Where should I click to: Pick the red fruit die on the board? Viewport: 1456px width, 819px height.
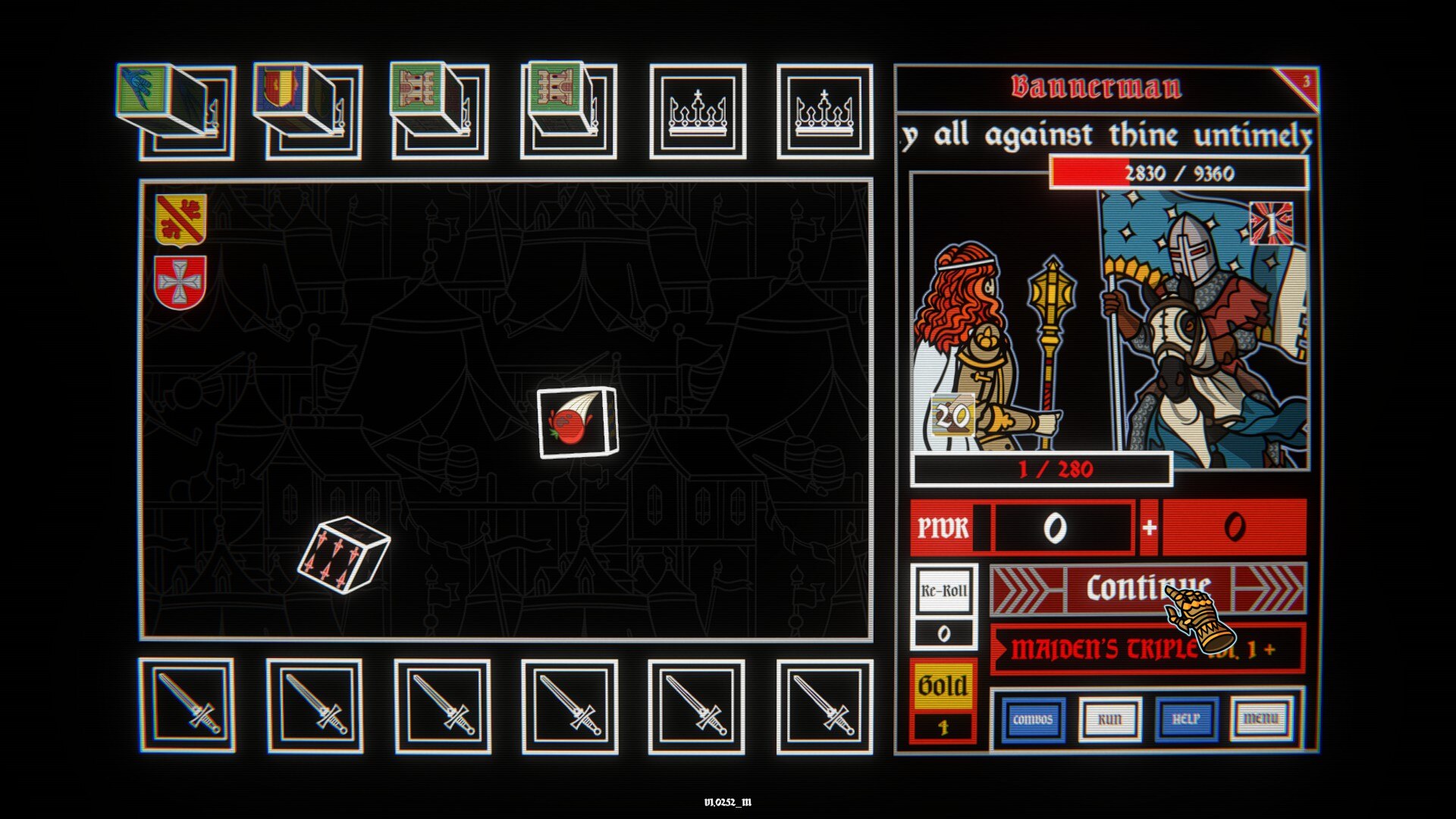577,423
